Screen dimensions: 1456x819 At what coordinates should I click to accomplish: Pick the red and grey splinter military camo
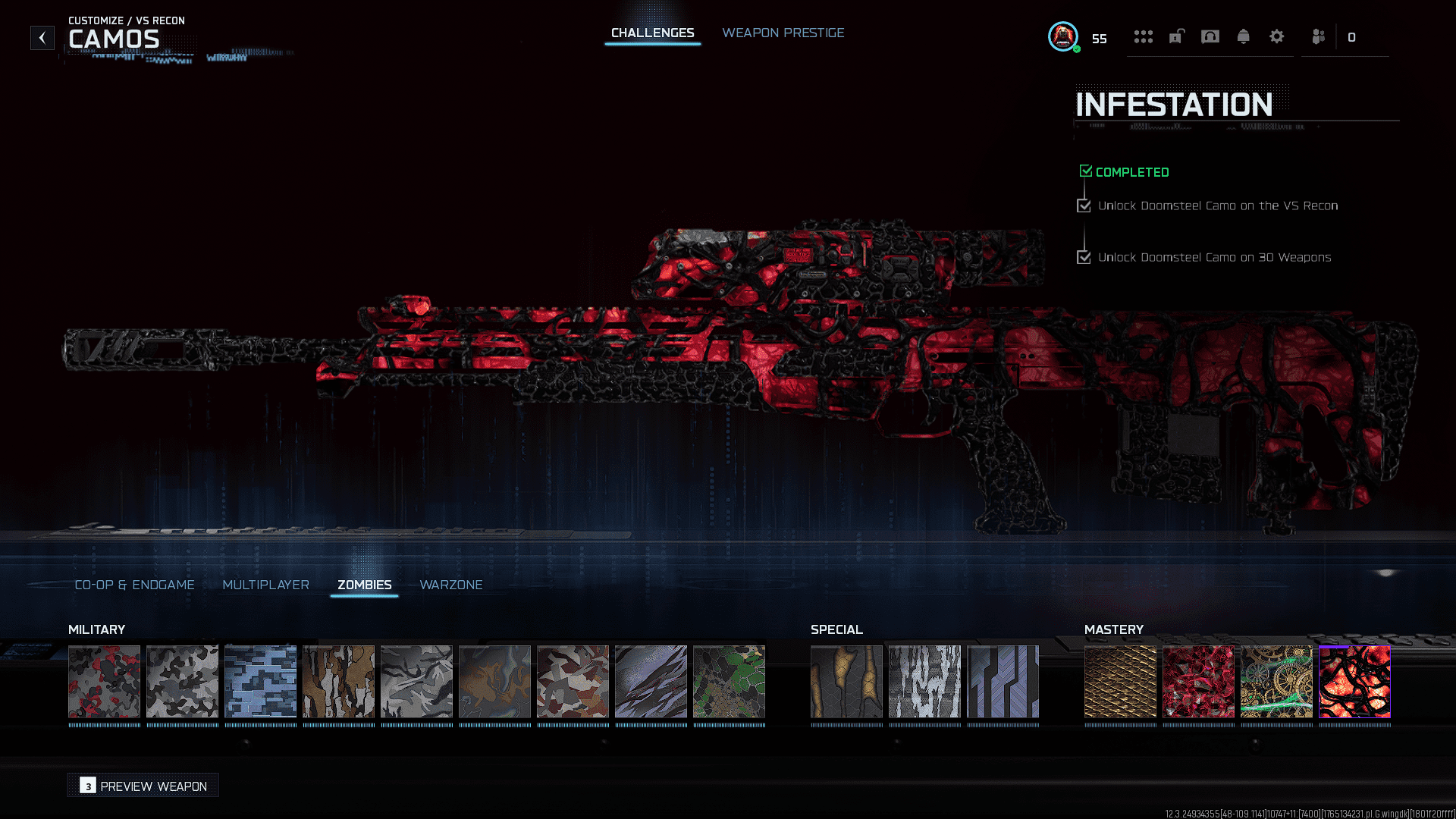pos(573,681)
